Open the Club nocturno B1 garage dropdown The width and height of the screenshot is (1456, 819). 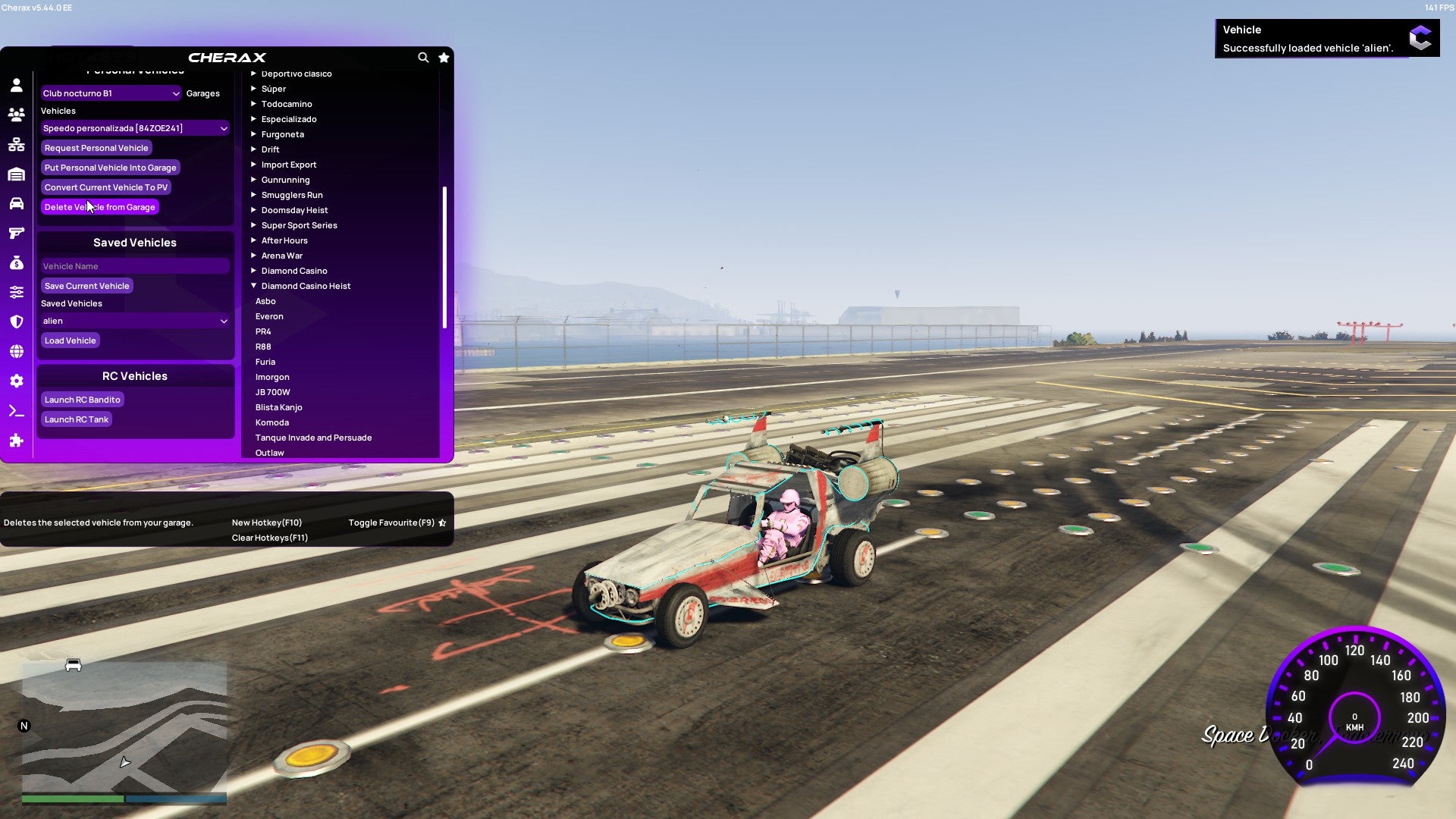[x=111, y=93]
